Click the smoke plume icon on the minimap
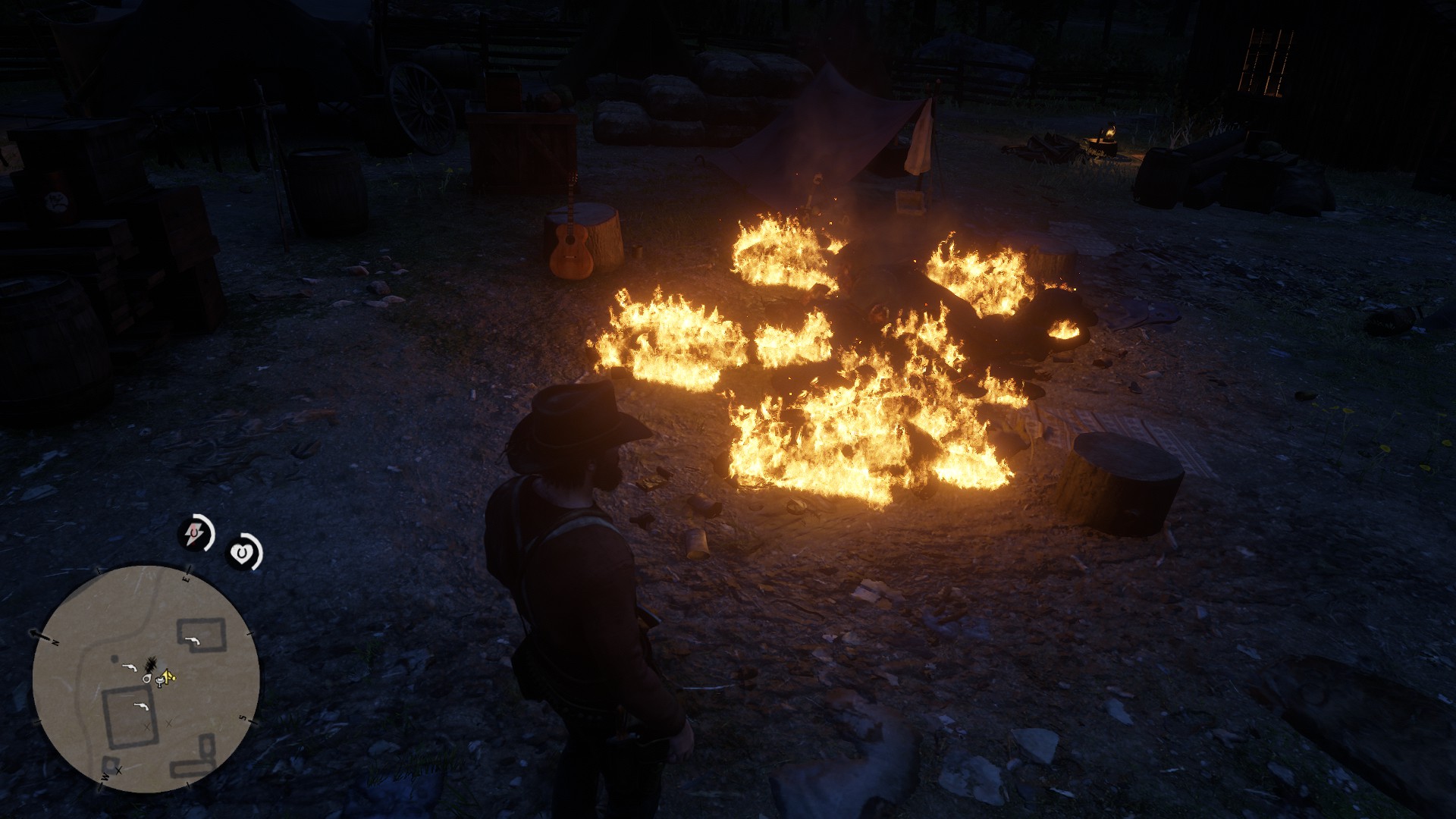 click(x=151, y=664)
